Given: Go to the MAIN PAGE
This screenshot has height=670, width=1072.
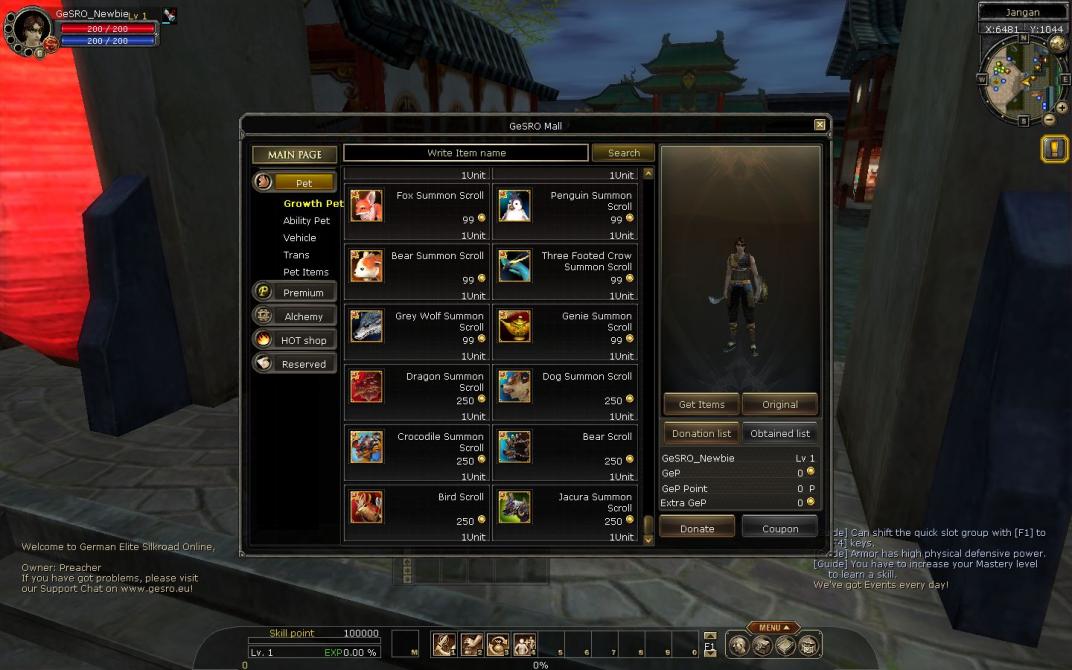Looking at the screenshot, I should [295, 155].
